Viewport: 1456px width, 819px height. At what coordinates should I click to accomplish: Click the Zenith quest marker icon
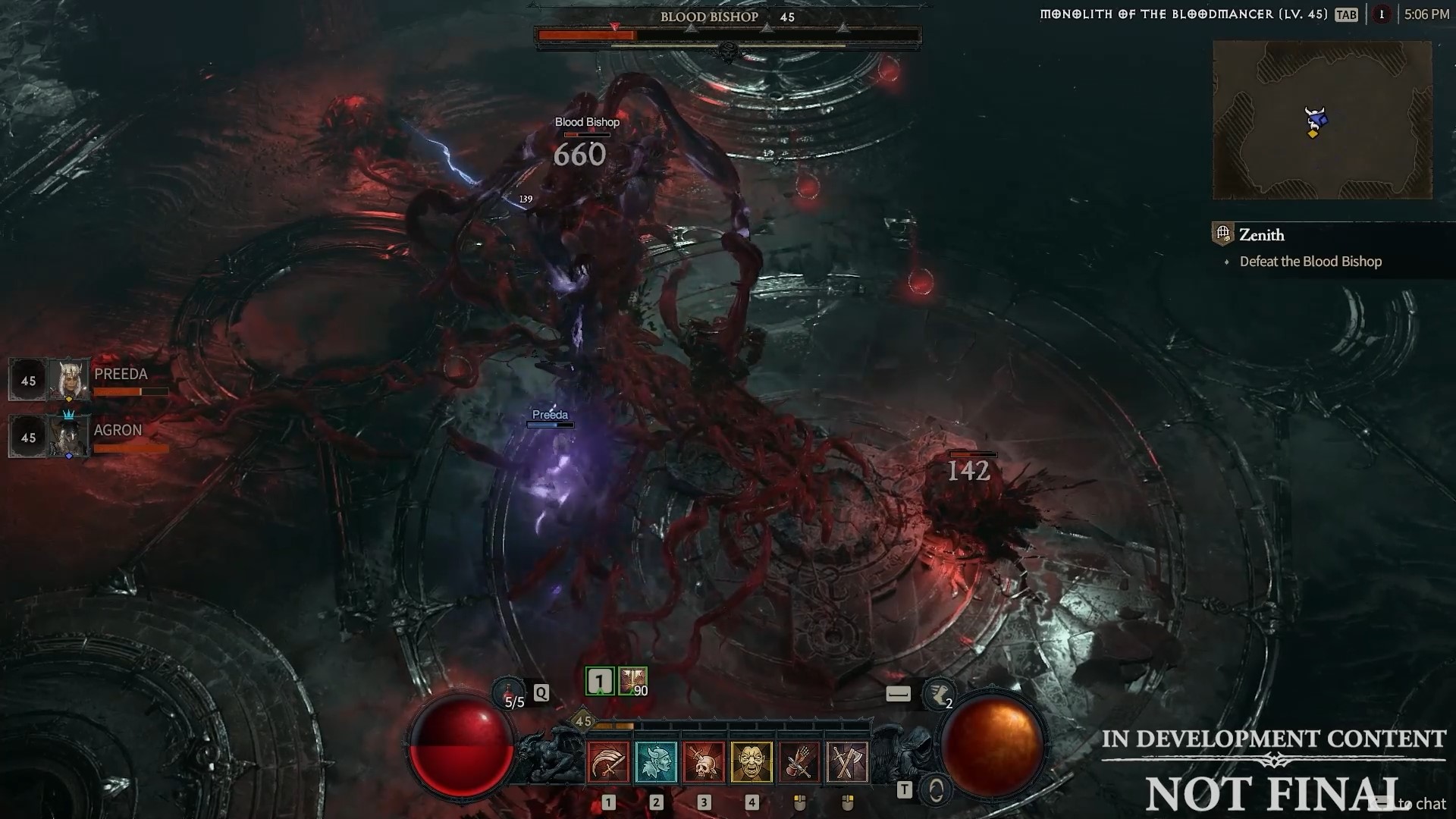(x=1222, y=234)
